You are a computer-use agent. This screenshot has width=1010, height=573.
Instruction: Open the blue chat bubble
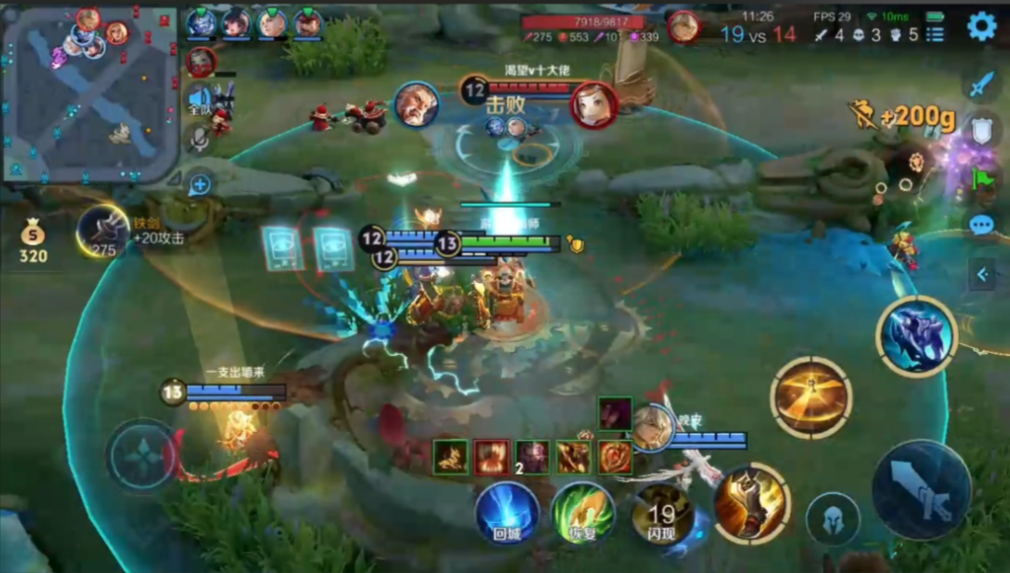[x=982, y=225]
